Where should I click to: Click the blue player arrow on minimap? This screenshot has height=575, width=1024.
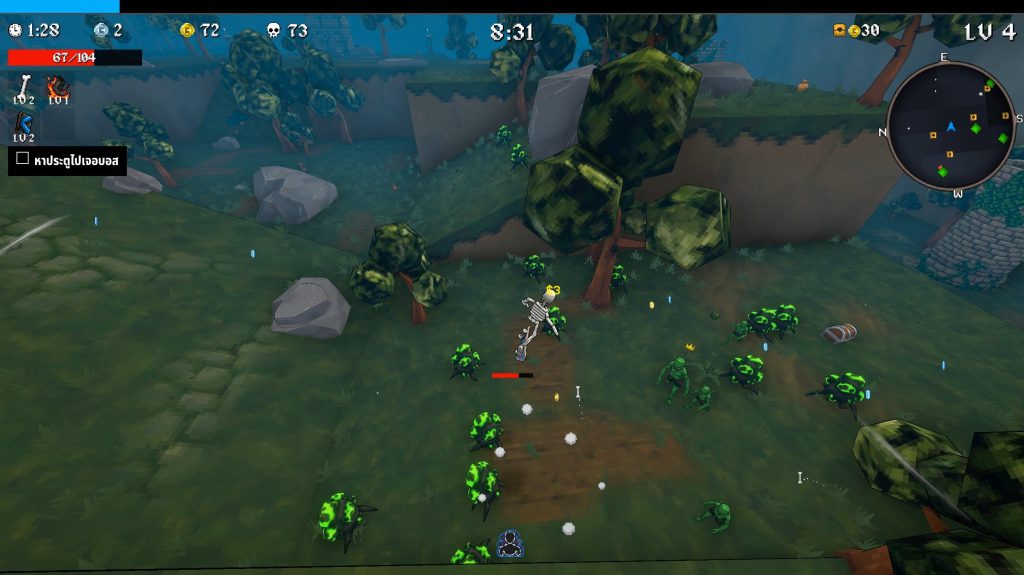pyautogui.click(x=951, y=126)
